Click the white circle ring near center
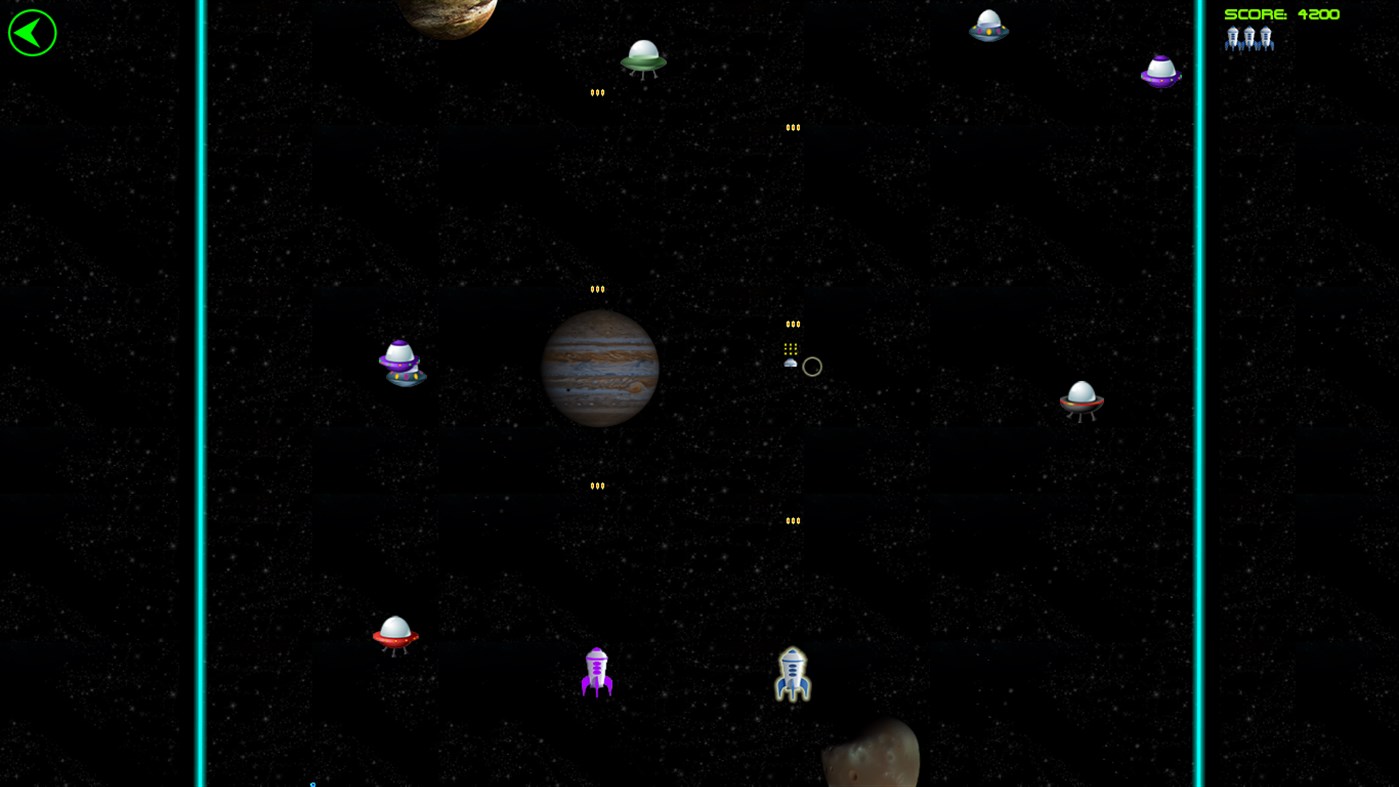The width and height of the screenshot is (1399, 787). pos(811,366)
